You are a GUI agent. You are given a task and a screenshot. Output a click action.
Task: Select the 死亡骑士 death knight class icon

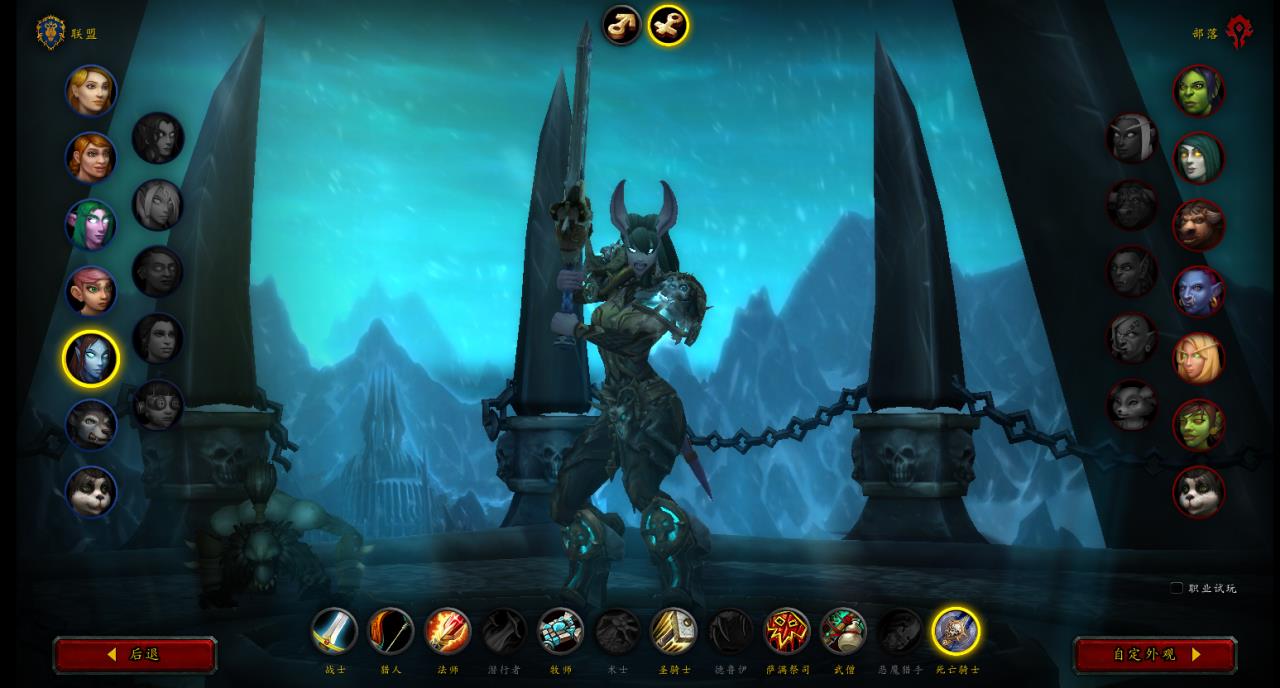point(956,631)
